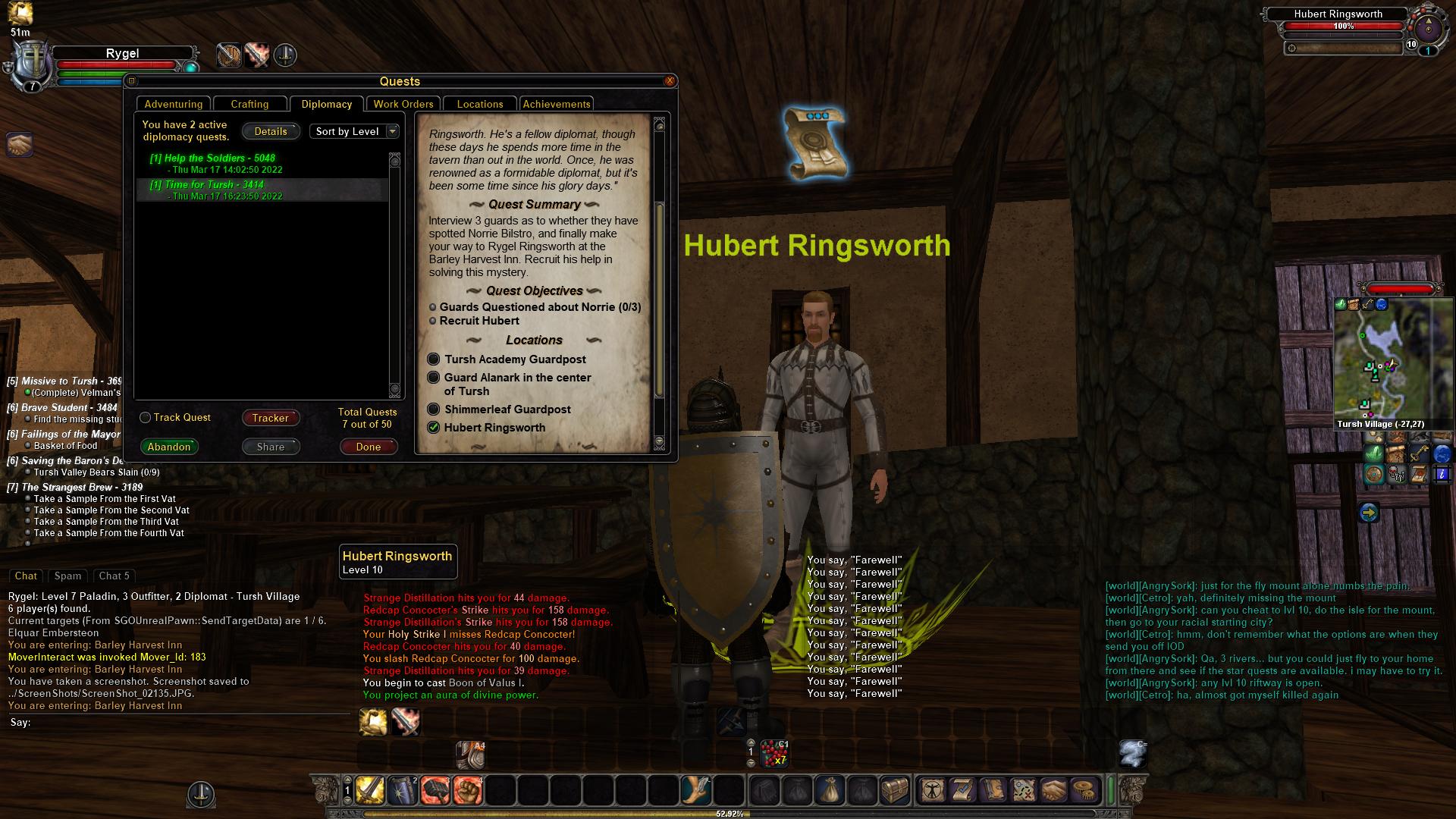This screenshot has height=819, width=1456.
Task: Close the Quests window
Action: (x=670, y=81)
